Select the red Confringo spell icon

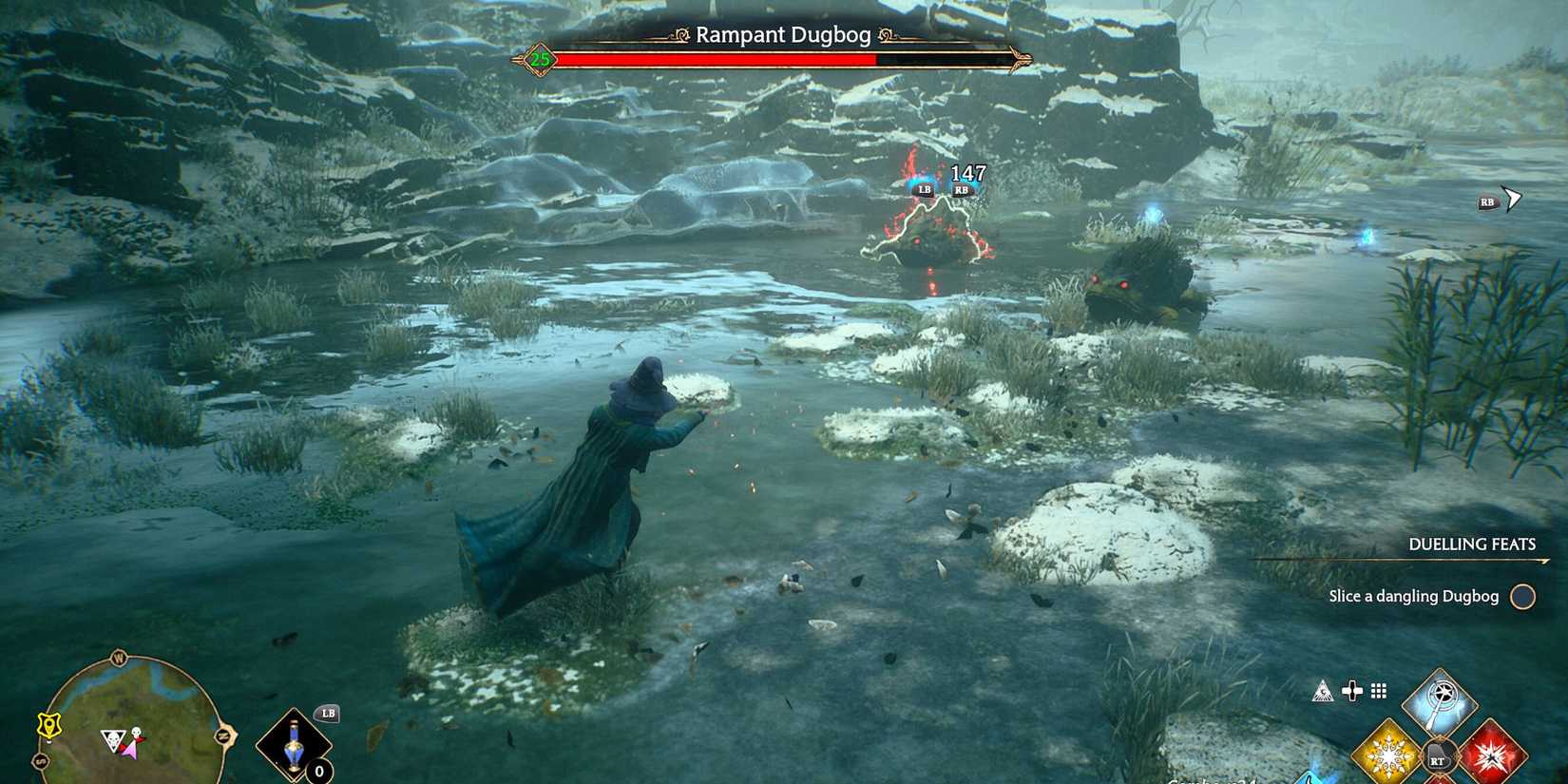tap(1491, 755)
